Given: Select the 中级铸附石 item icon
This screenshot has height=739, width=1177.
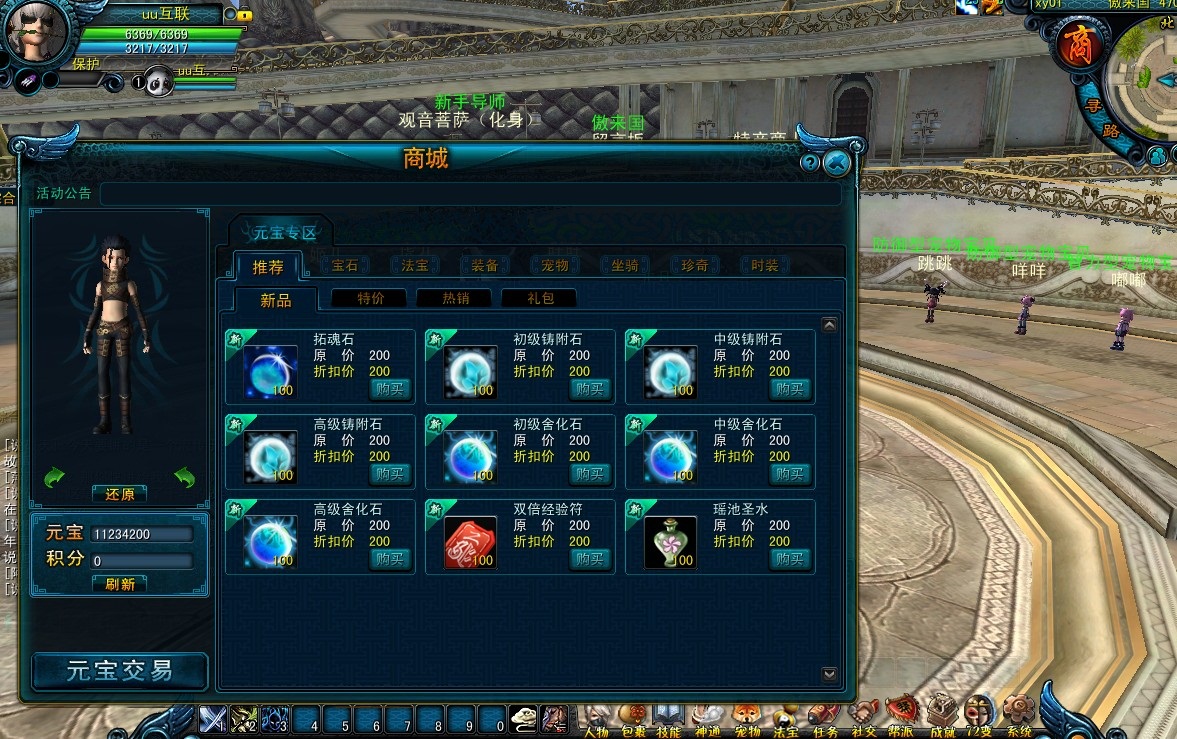Looking at the screenshot, I should 670,372.
